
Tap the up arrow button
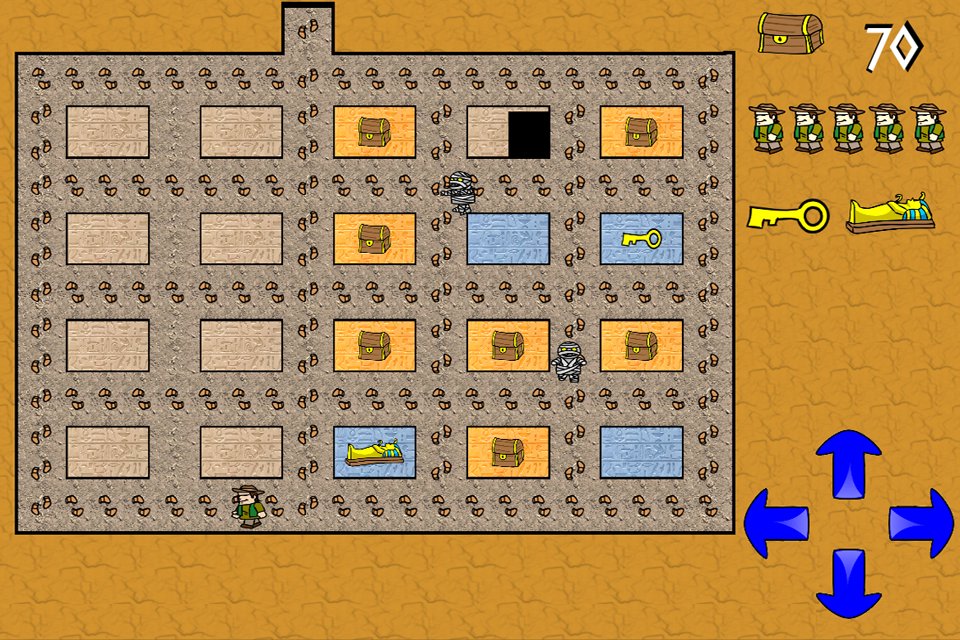pos(848,464)
